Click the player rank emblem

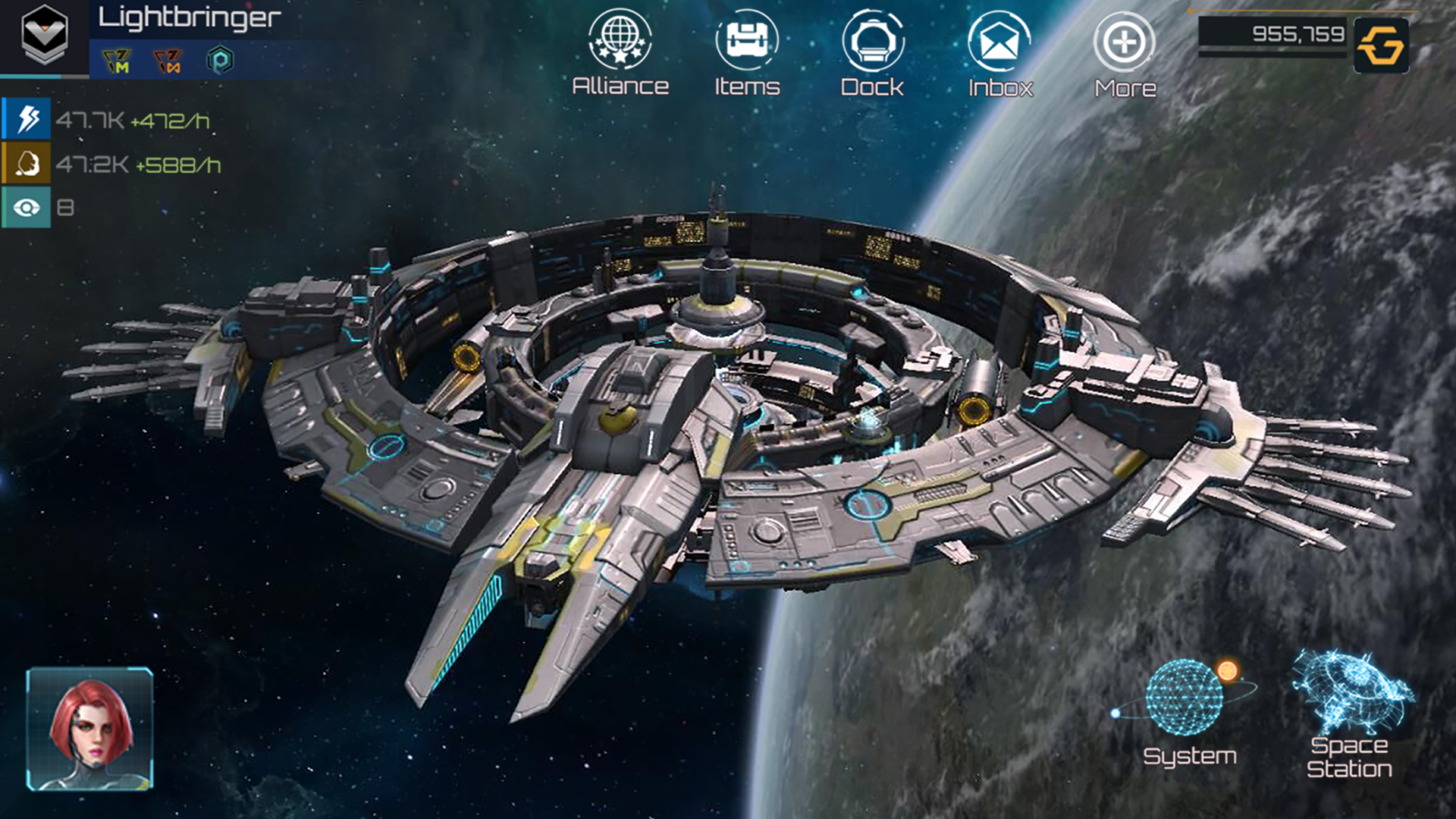coord(43,34)
